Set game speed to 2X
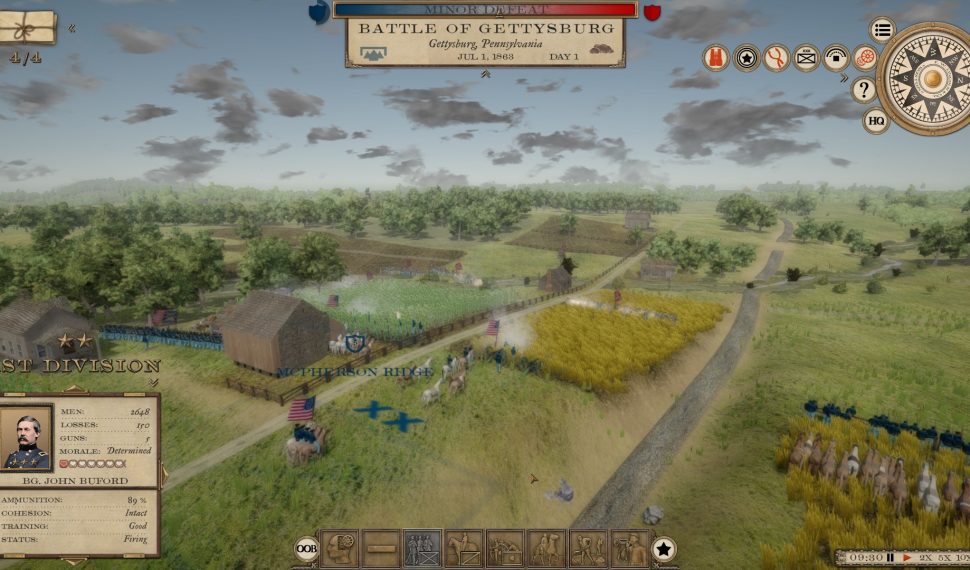Image resolution: width=970 pixels, height=570 pixels. (x=927, y=557)
